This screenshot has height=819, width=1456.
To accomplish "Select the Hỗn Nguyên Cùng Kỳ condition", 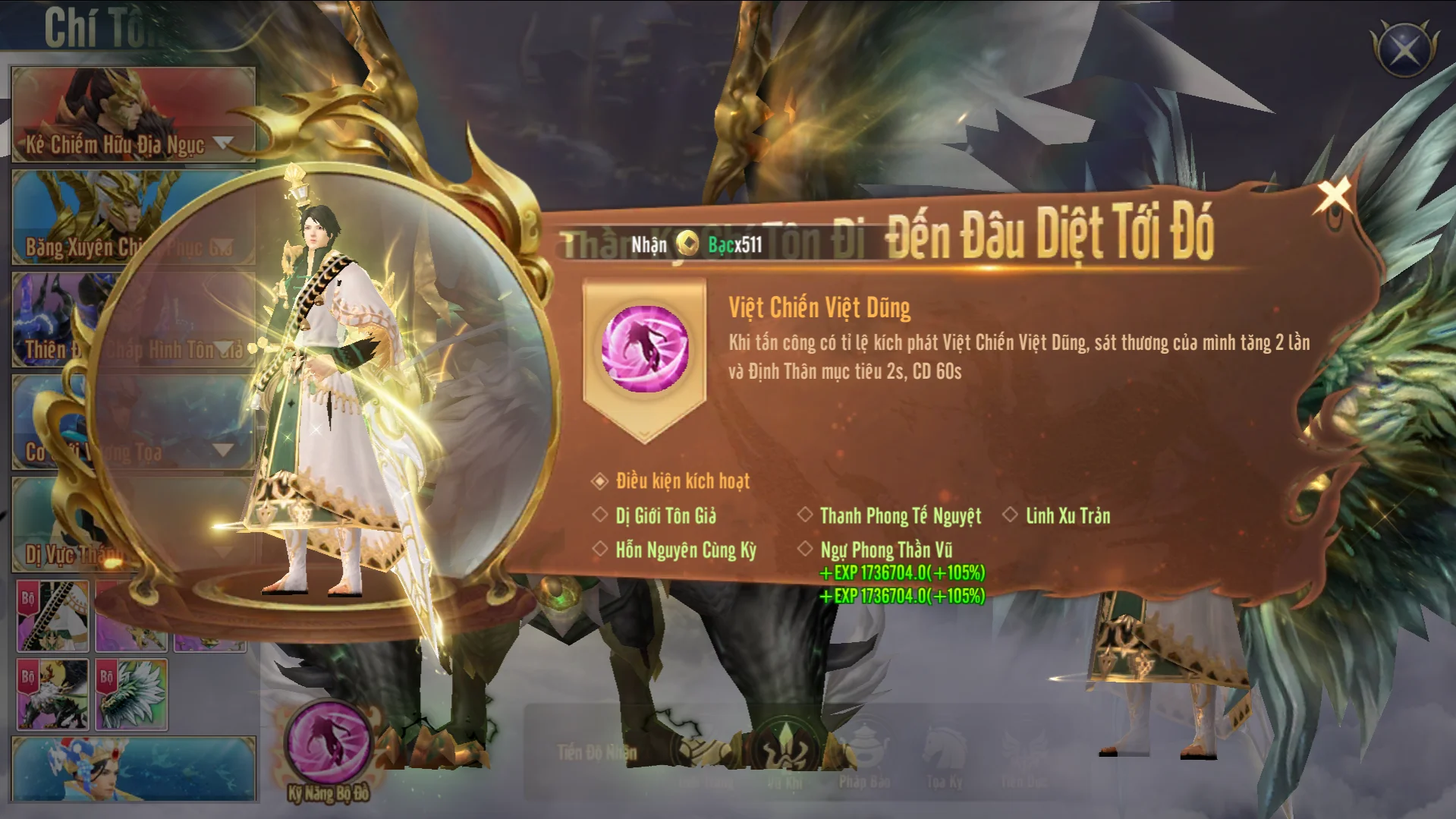I will point(685,550).
